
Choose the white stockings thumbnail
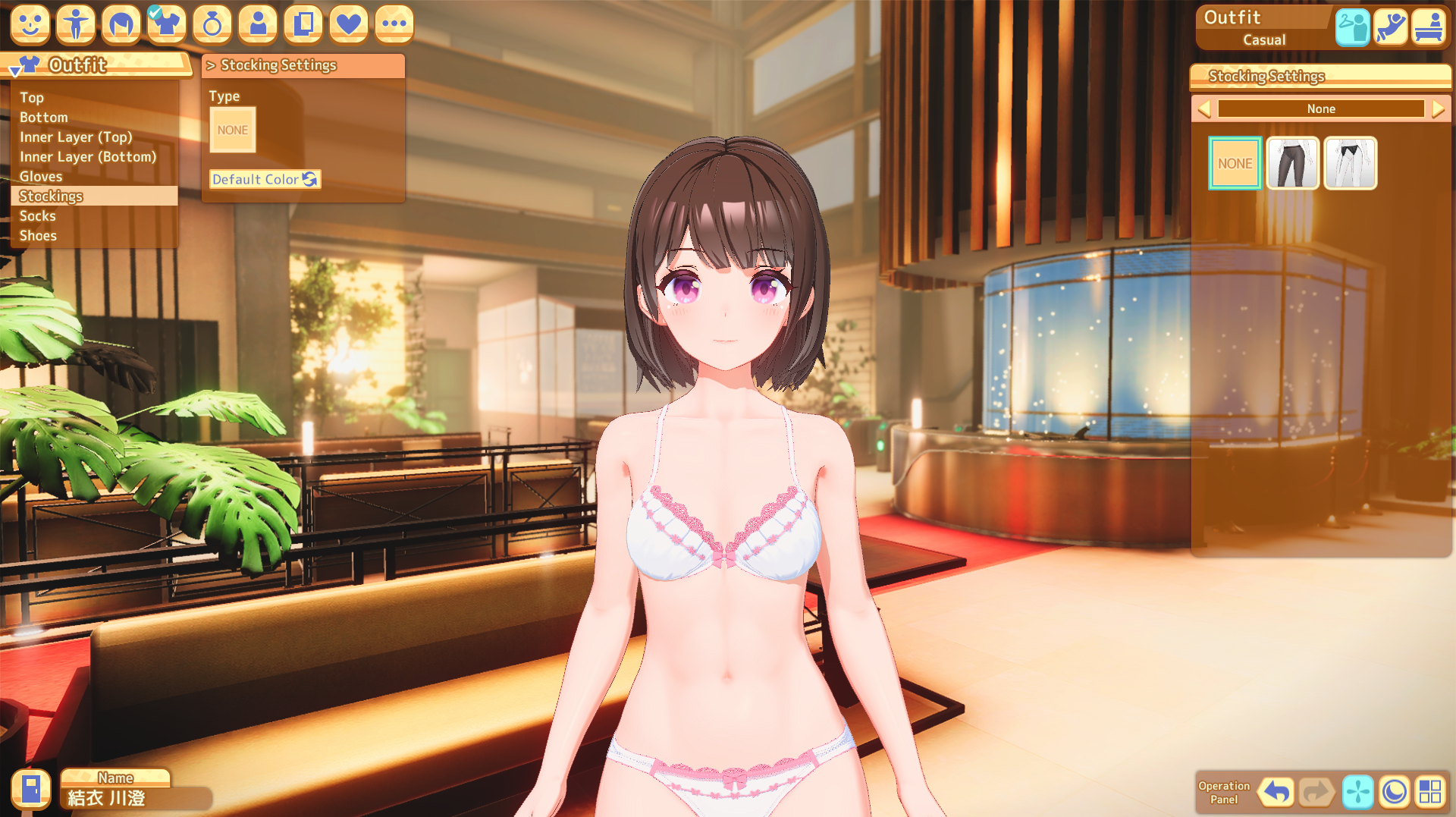pyautogui.click(x=1351, y=163)
